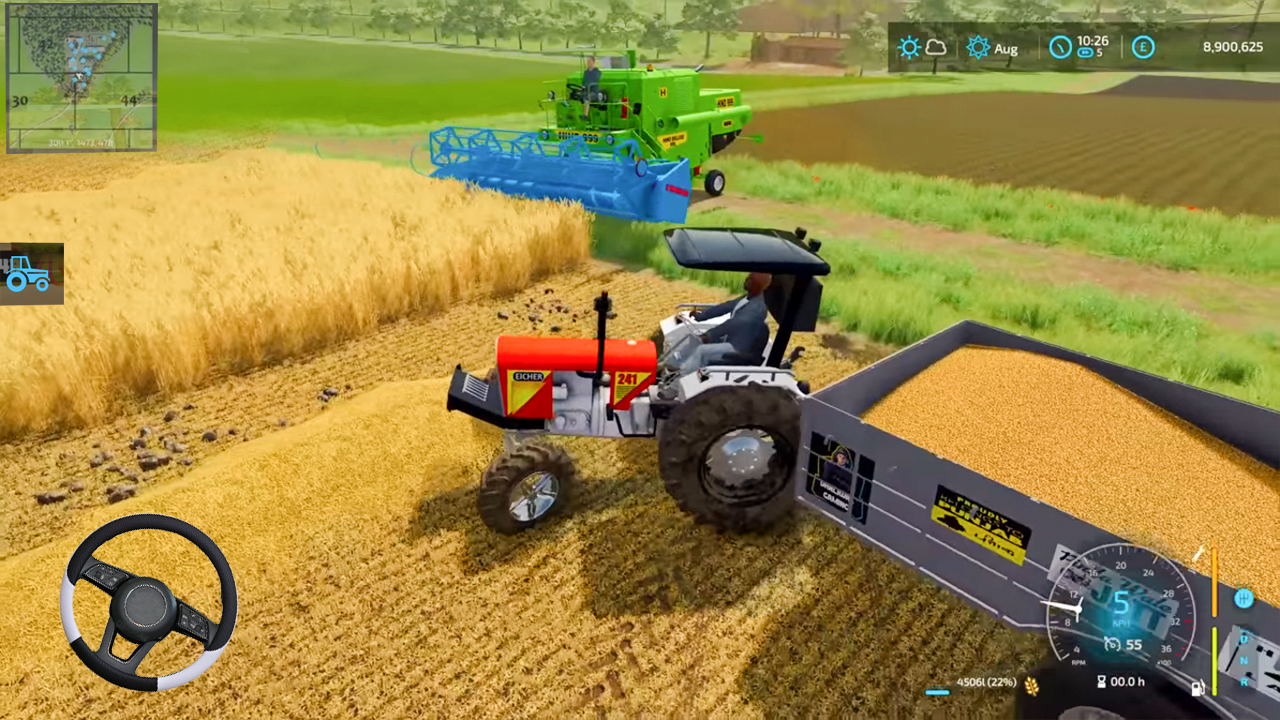Select the cloud weather icon
The height and width of the screenshot is (720, 1280).
[937, 48]
